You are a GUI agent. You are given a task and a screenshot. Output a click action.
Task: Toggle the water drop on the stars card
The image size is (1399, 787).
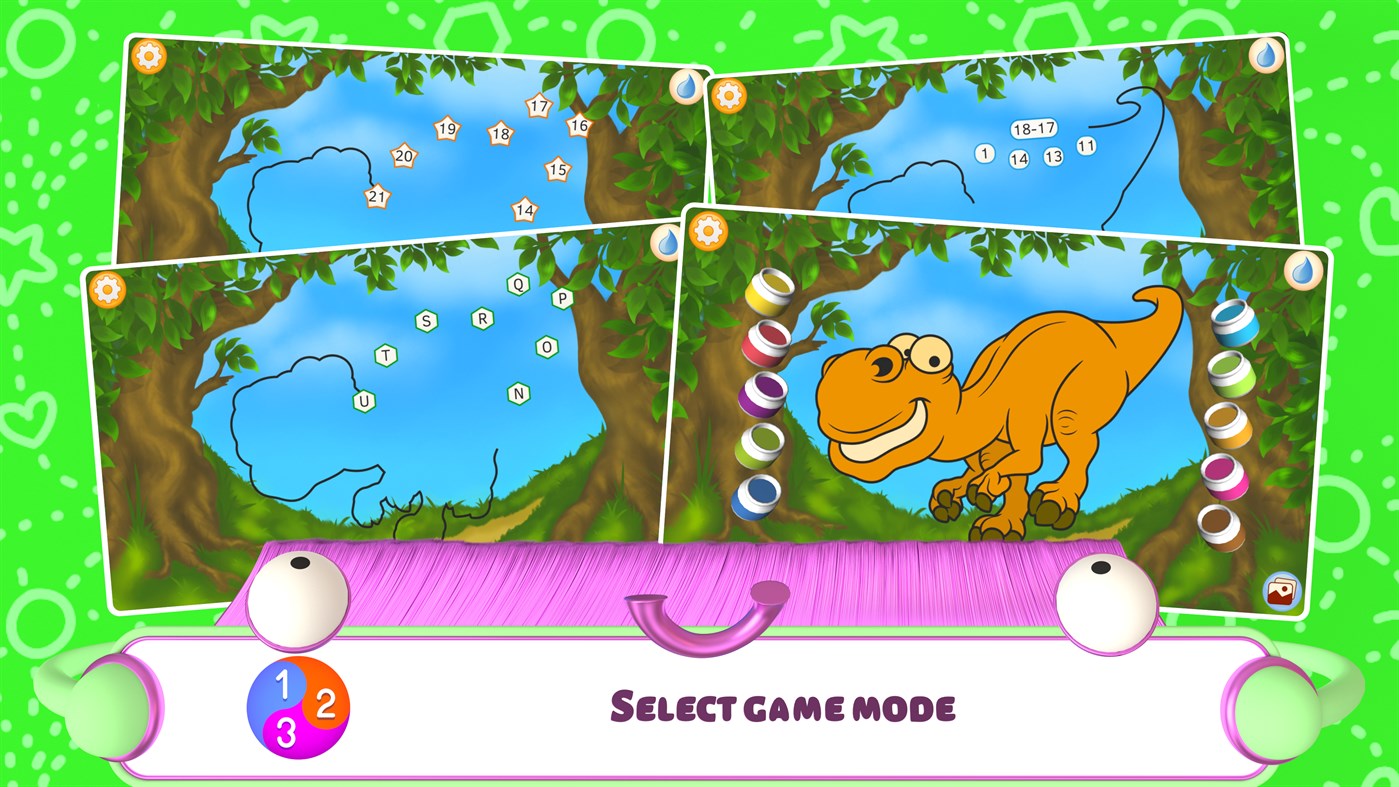(684, 88)
